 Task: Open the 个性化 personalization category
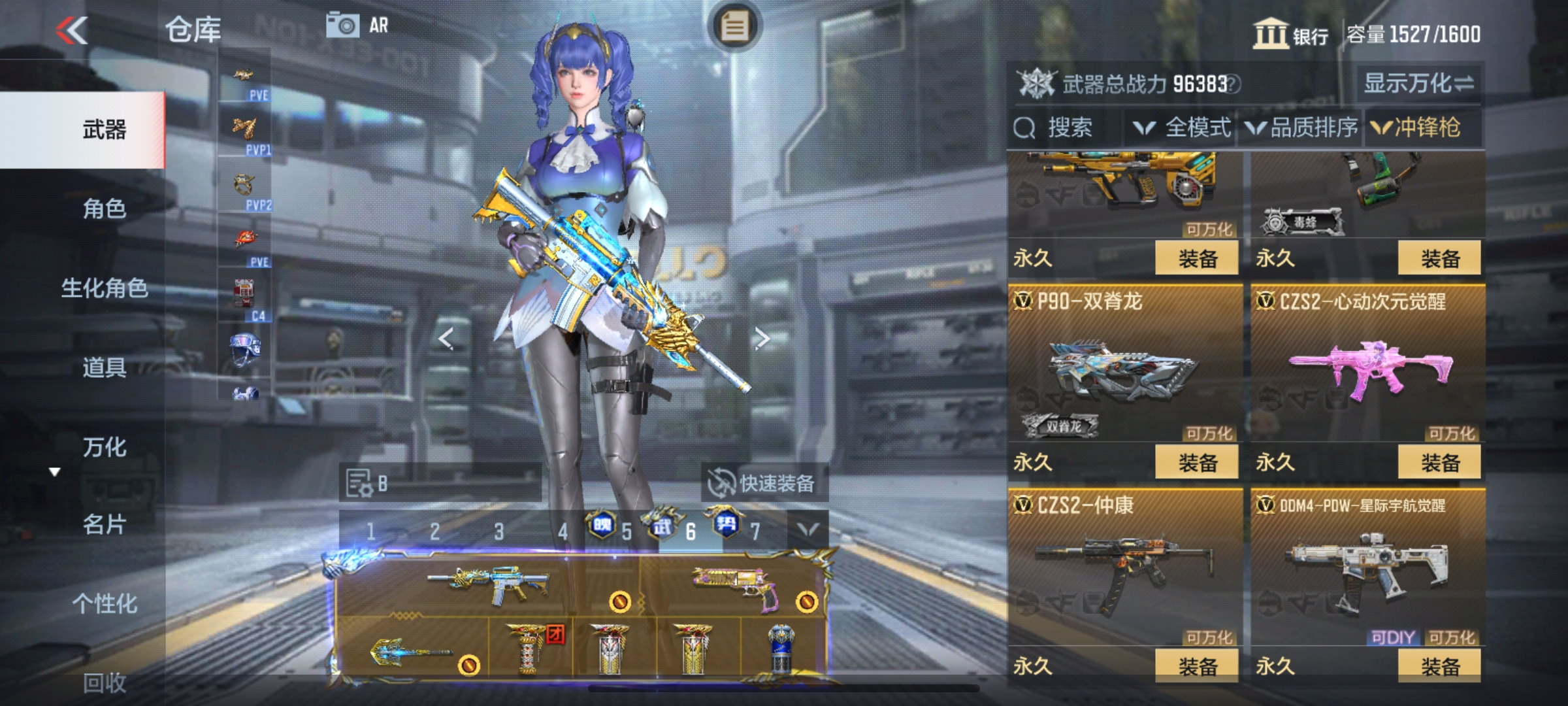[x=104, y=603]
